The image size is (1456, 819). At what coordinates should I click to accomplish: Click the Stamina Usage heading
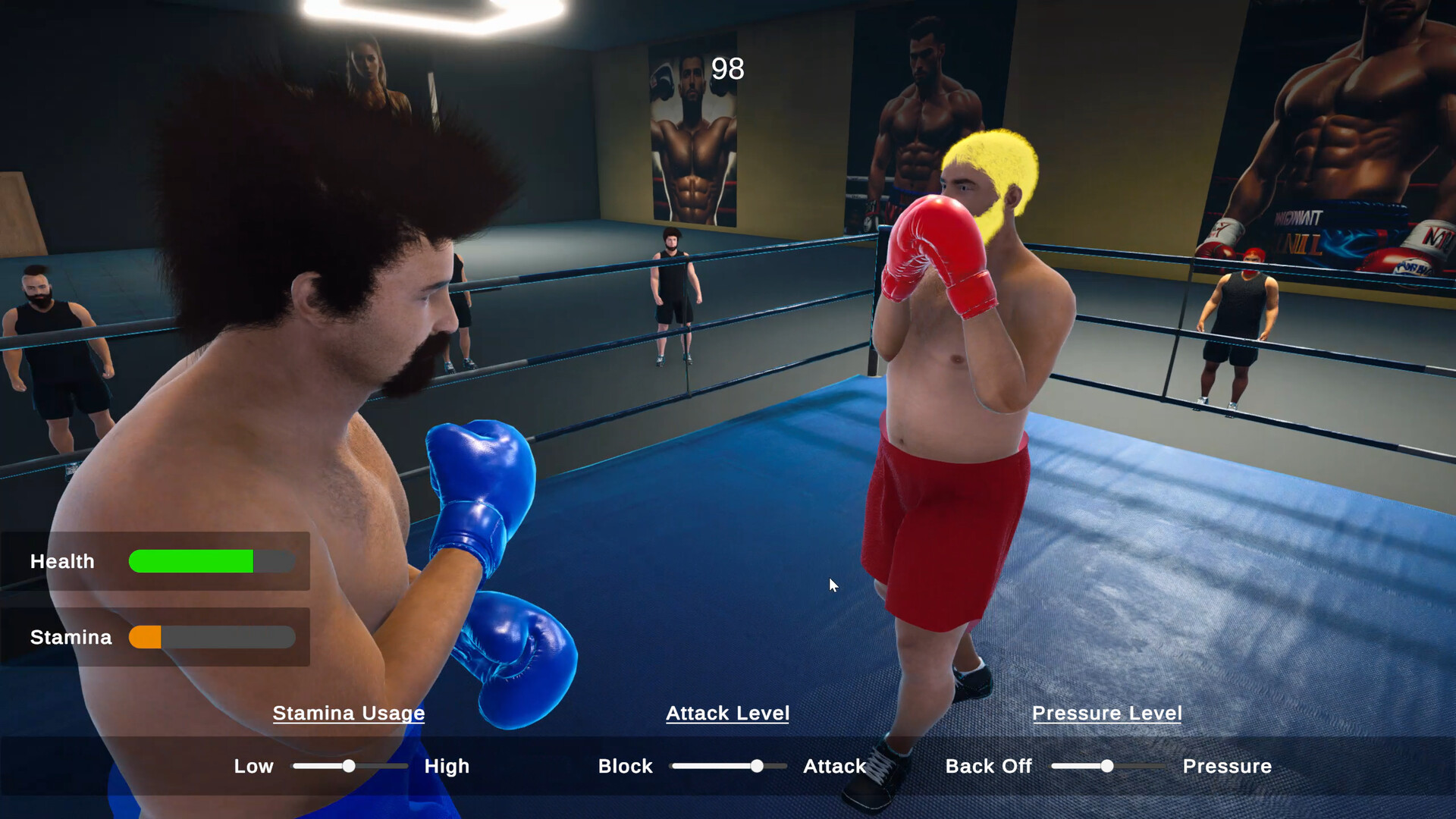click(349, 714)
